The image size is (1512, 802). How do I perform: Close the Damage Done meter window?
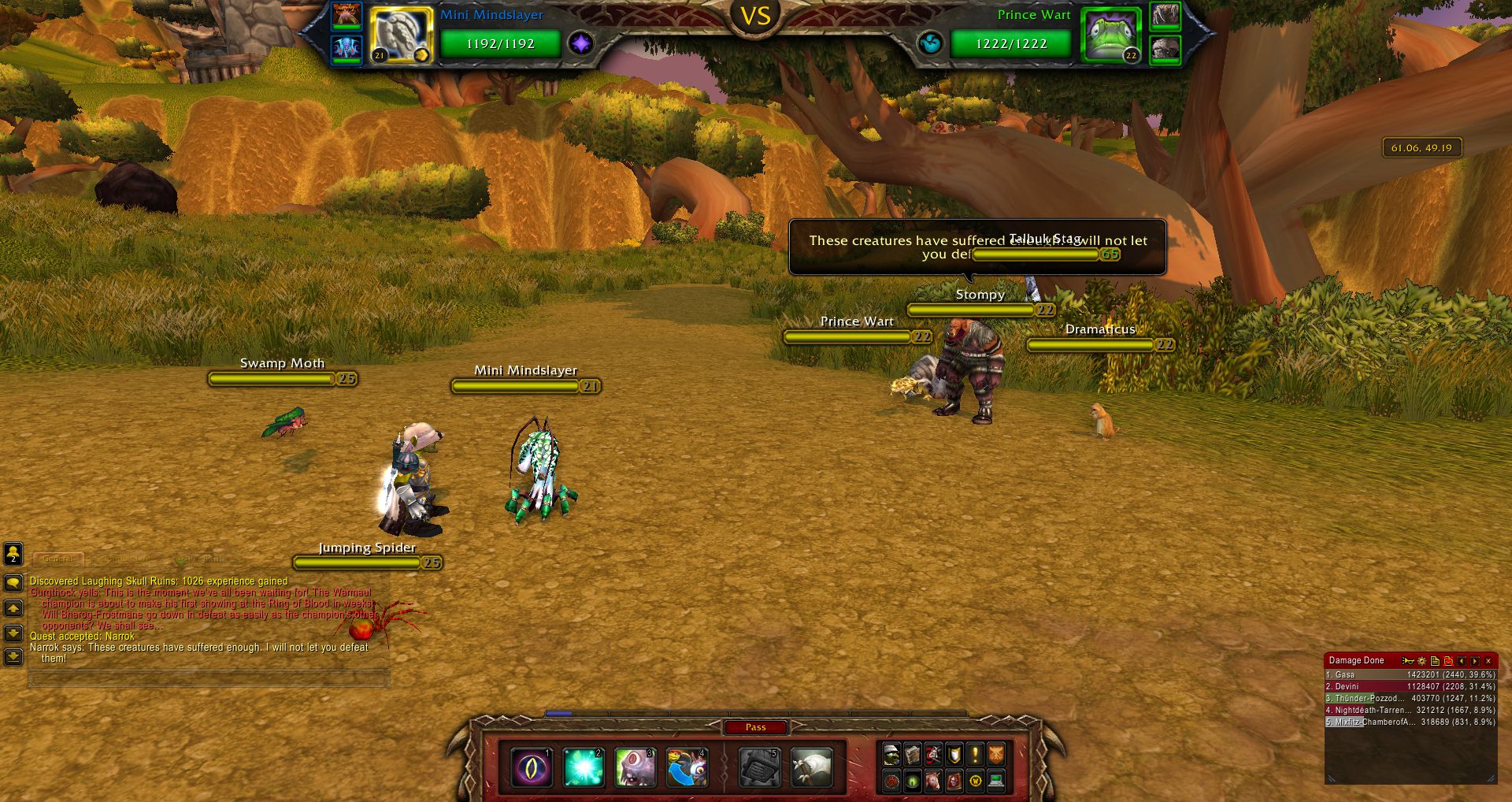click(x=1488, y=661)
